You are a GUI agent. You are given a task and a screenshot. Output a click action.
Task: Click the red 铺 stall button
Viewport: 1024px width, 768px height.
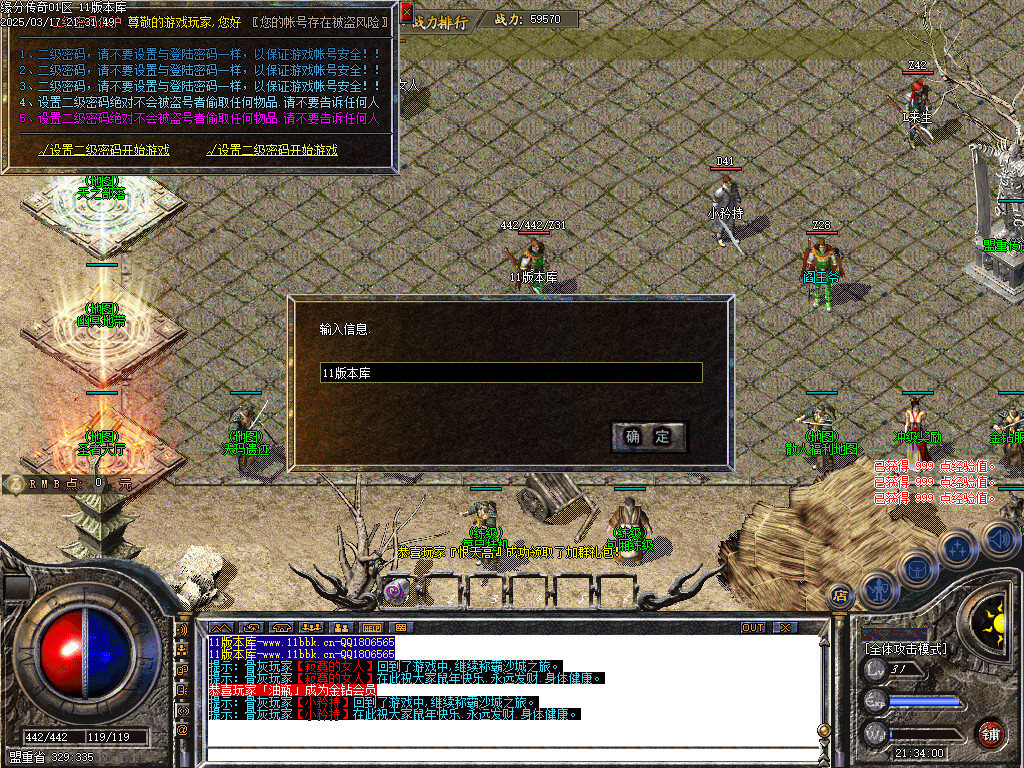click(x=990, y=733)
